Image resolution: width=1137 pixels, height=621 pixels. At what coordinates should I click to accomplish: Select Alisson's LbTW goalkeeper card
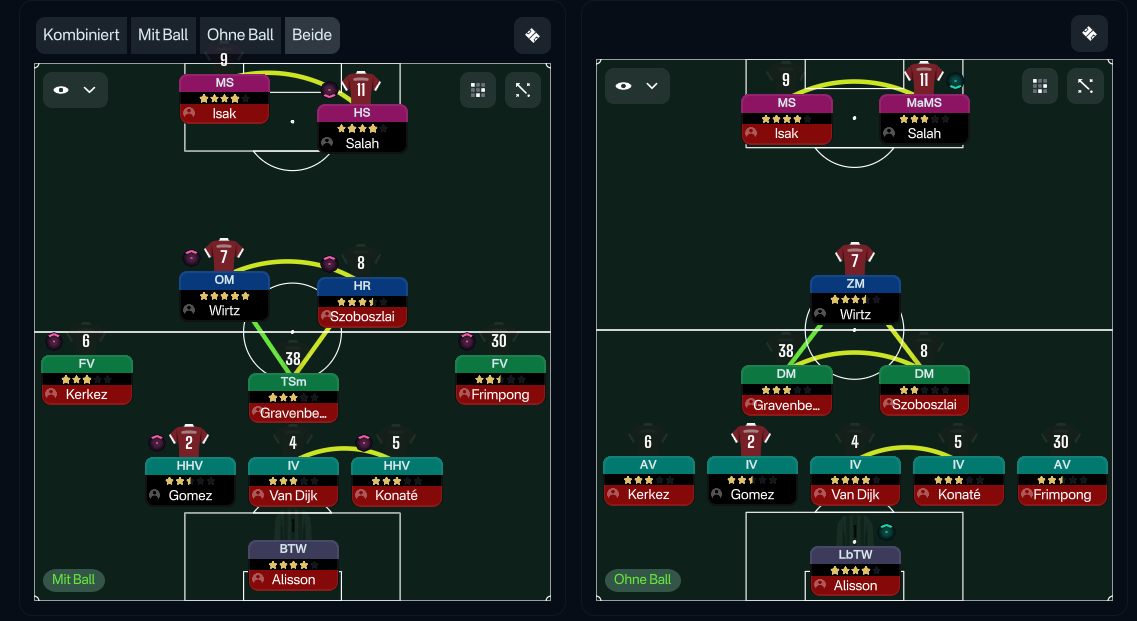(855, 570)
